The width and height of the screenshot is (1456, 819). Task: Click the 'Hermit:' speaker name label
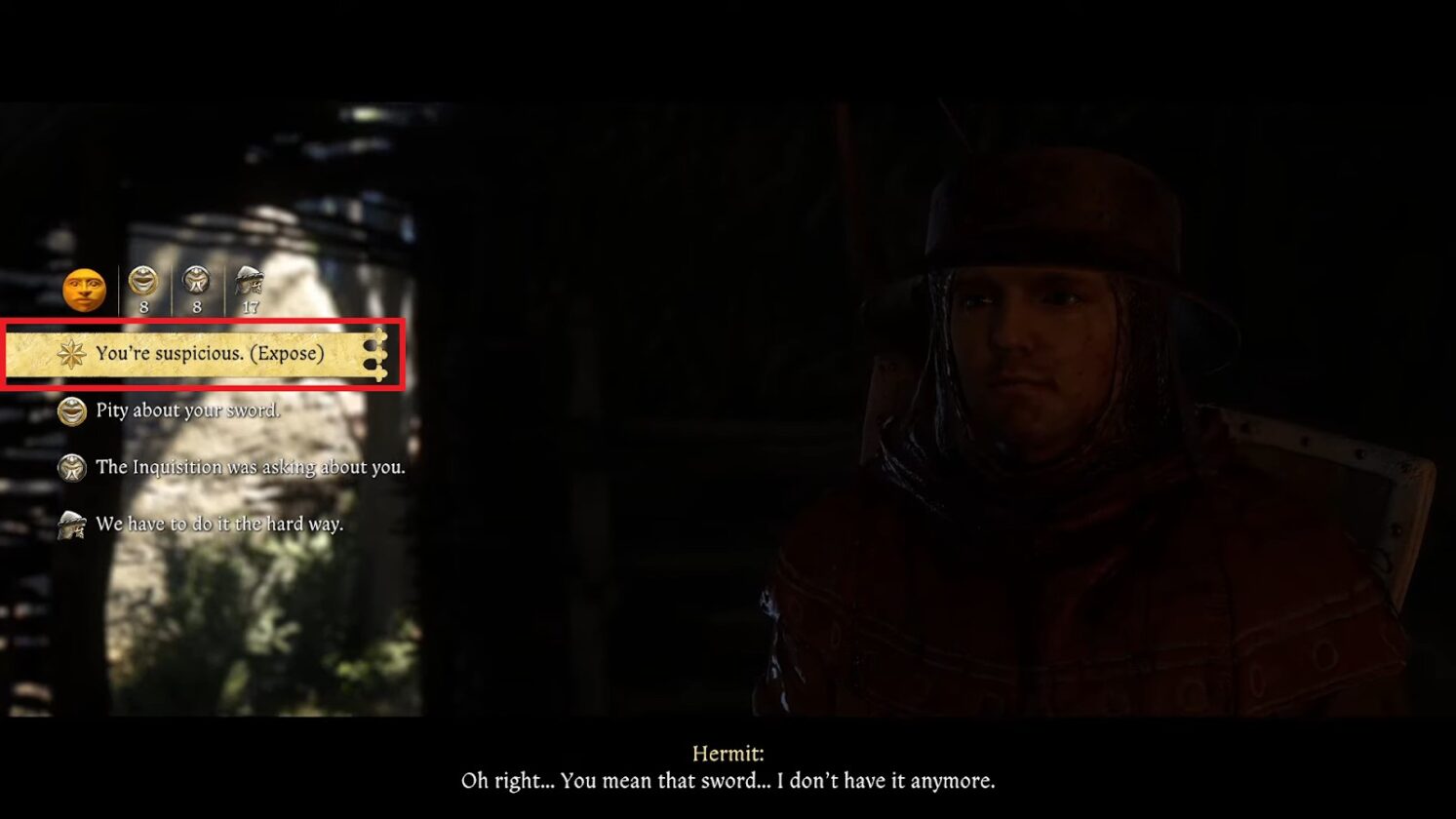pyautogui.click(x=728, y=753)
